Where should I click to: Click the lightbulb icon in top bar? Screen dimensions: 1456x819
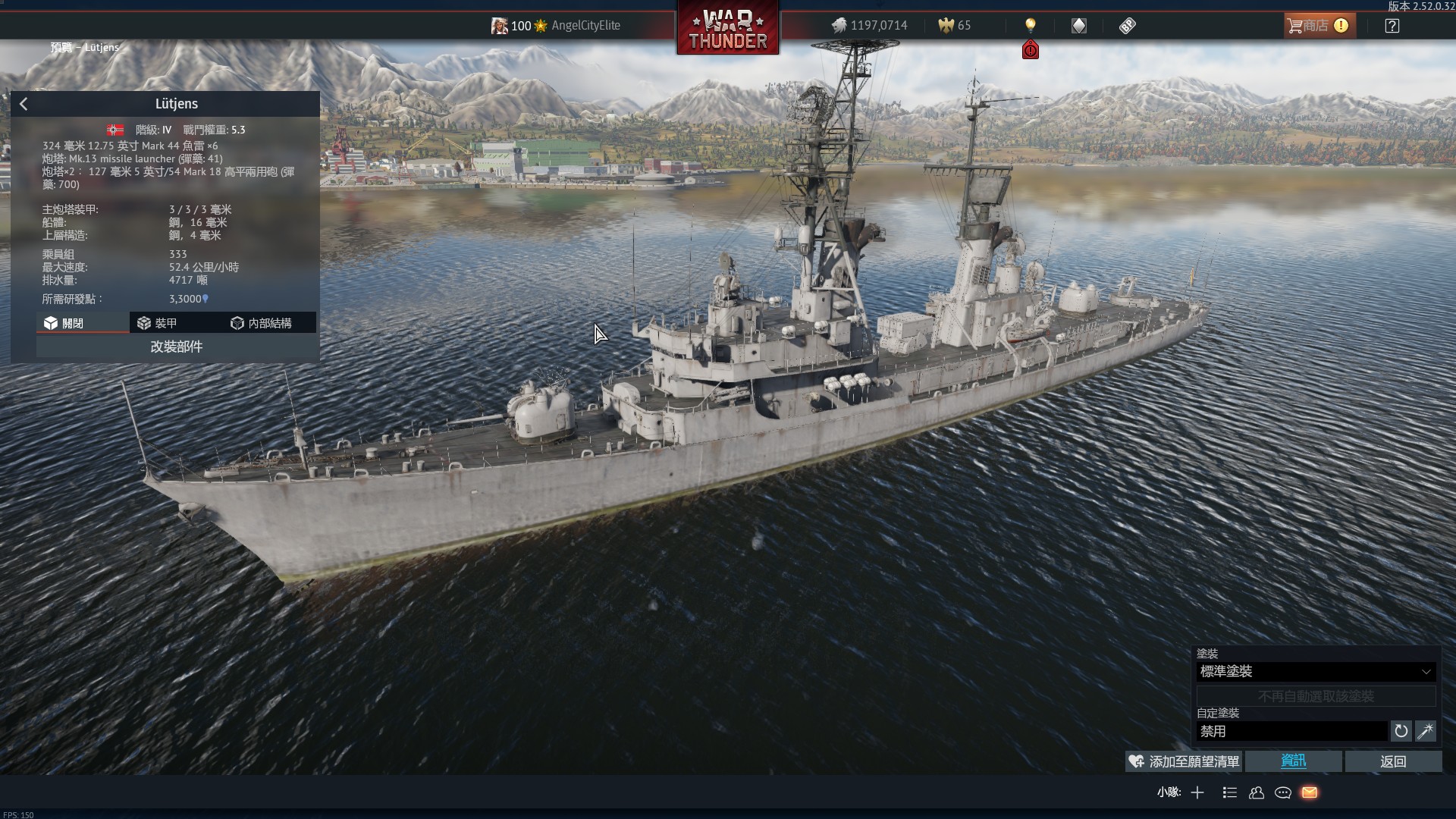click(1030, 26)
